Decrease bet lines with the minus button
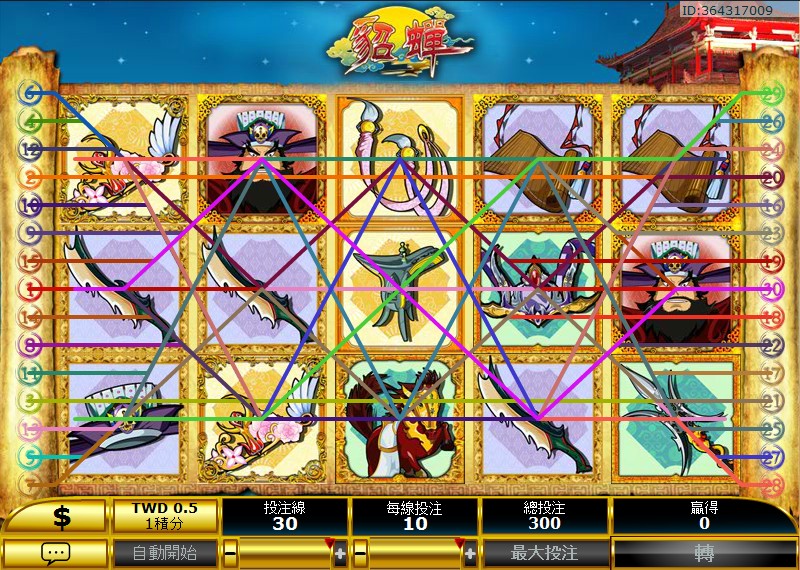The height and width of the screenshot is (570, 800). pyautogui.click(x=231, y=552)
